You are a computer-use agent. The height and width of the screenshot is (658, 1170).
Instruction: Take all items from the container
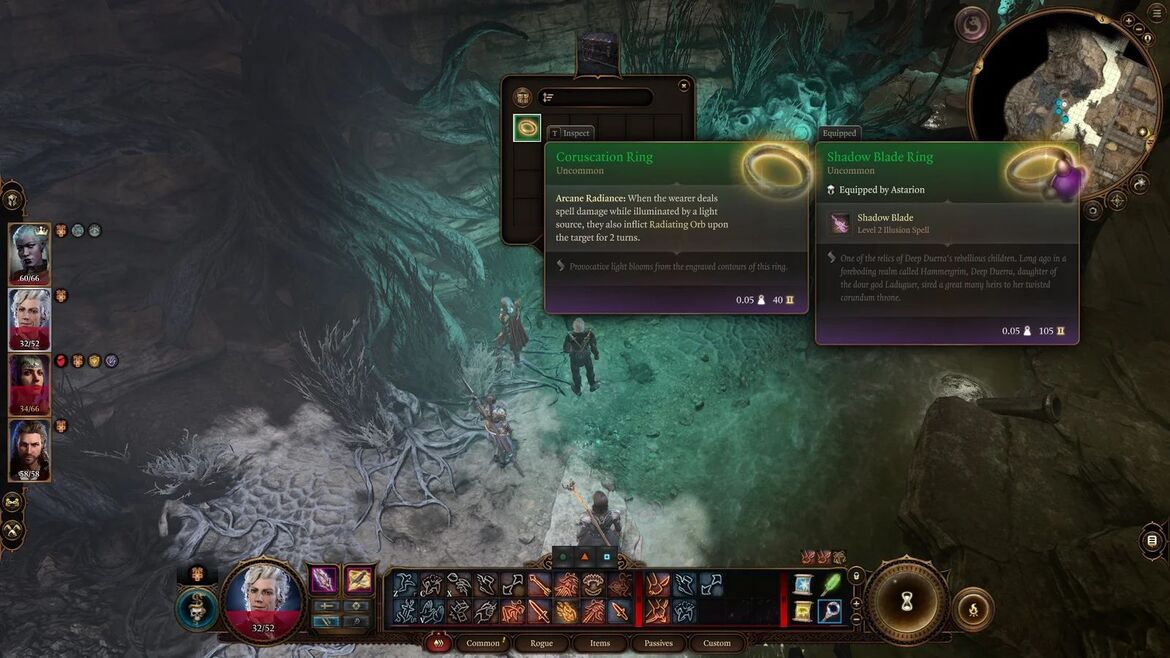point(522,97)
